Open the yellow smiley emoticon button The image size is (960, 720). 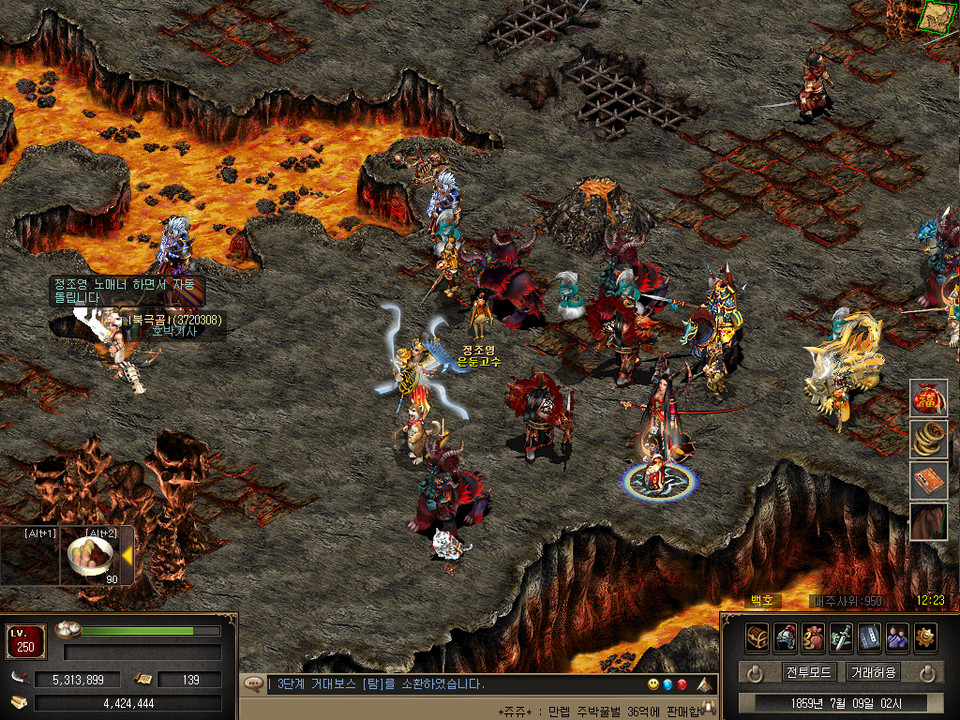point(653,685)
